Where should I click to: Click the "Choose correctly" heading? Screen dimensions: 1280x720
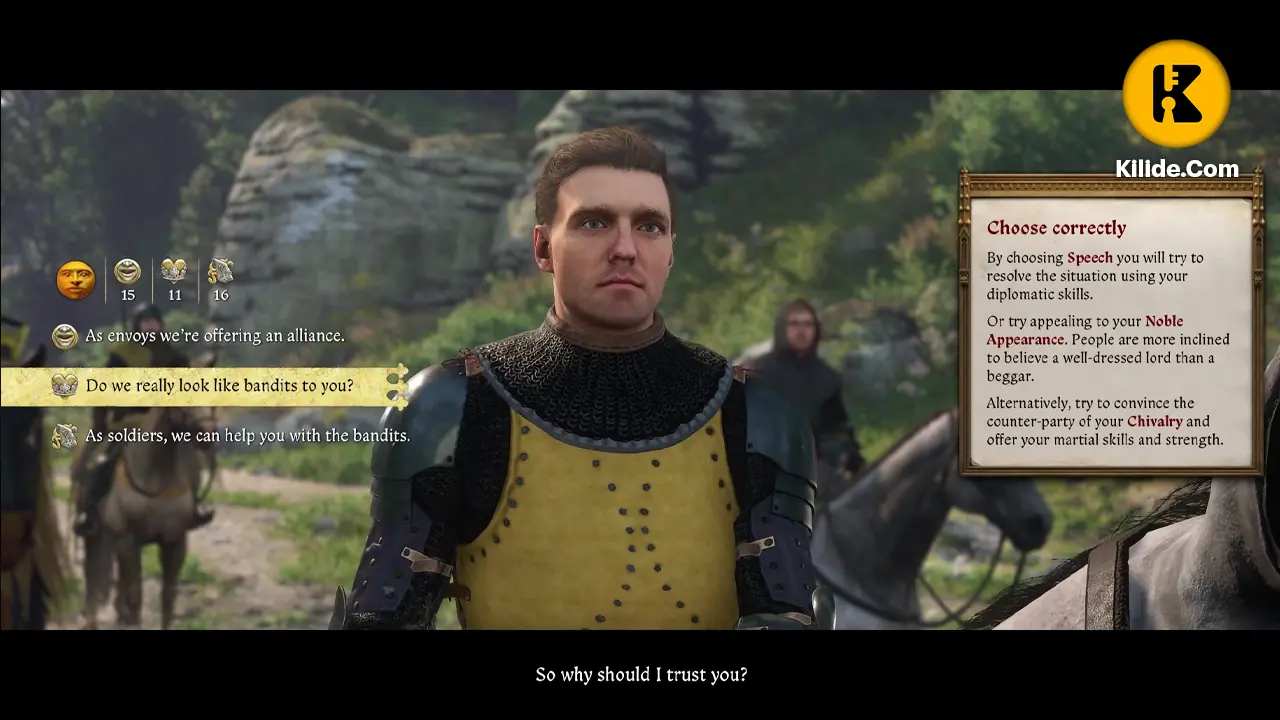click(1056, 228)
